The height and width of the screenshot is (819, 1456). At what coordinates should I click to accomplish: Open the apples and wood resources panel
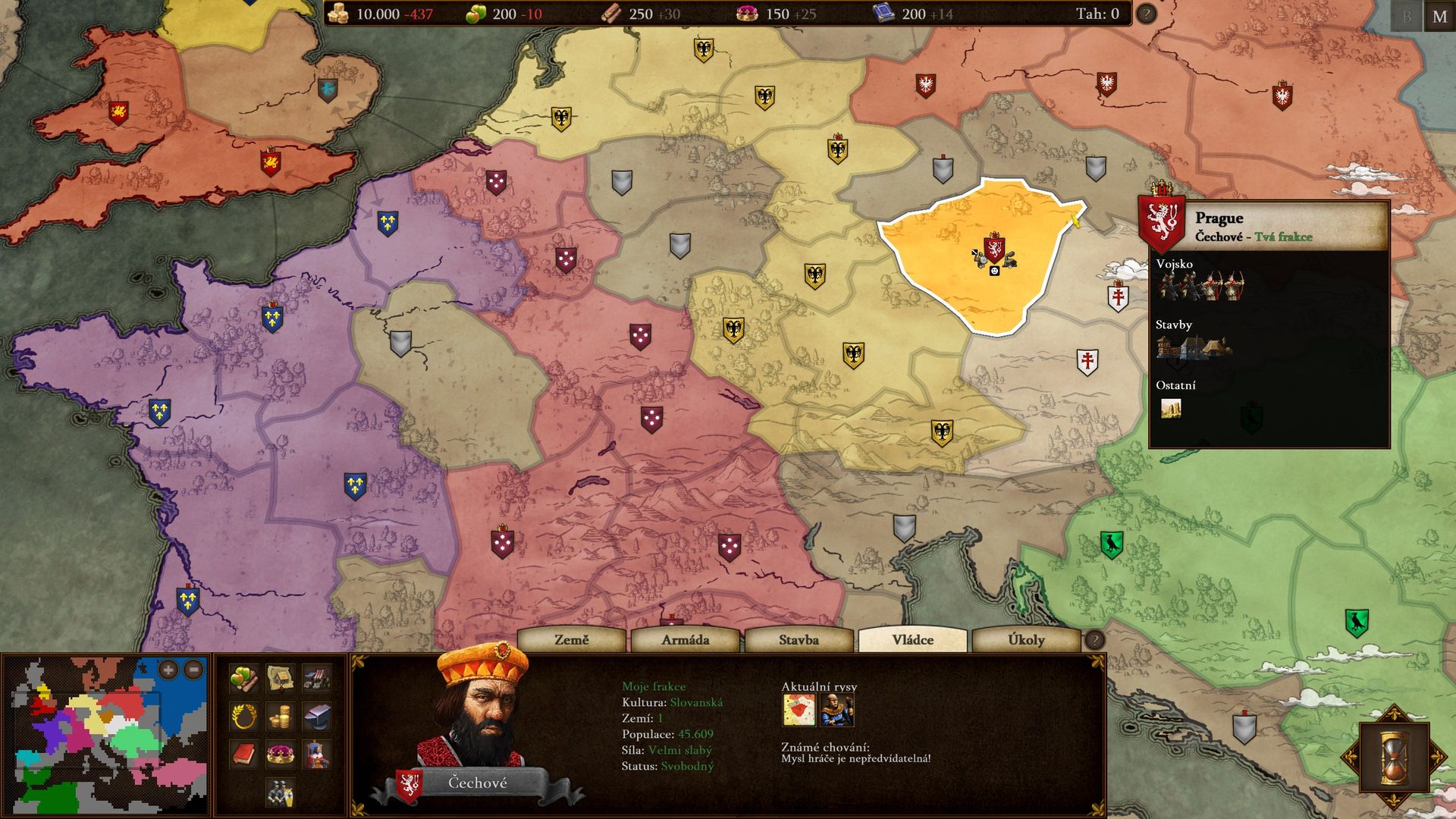coord(243,678)
